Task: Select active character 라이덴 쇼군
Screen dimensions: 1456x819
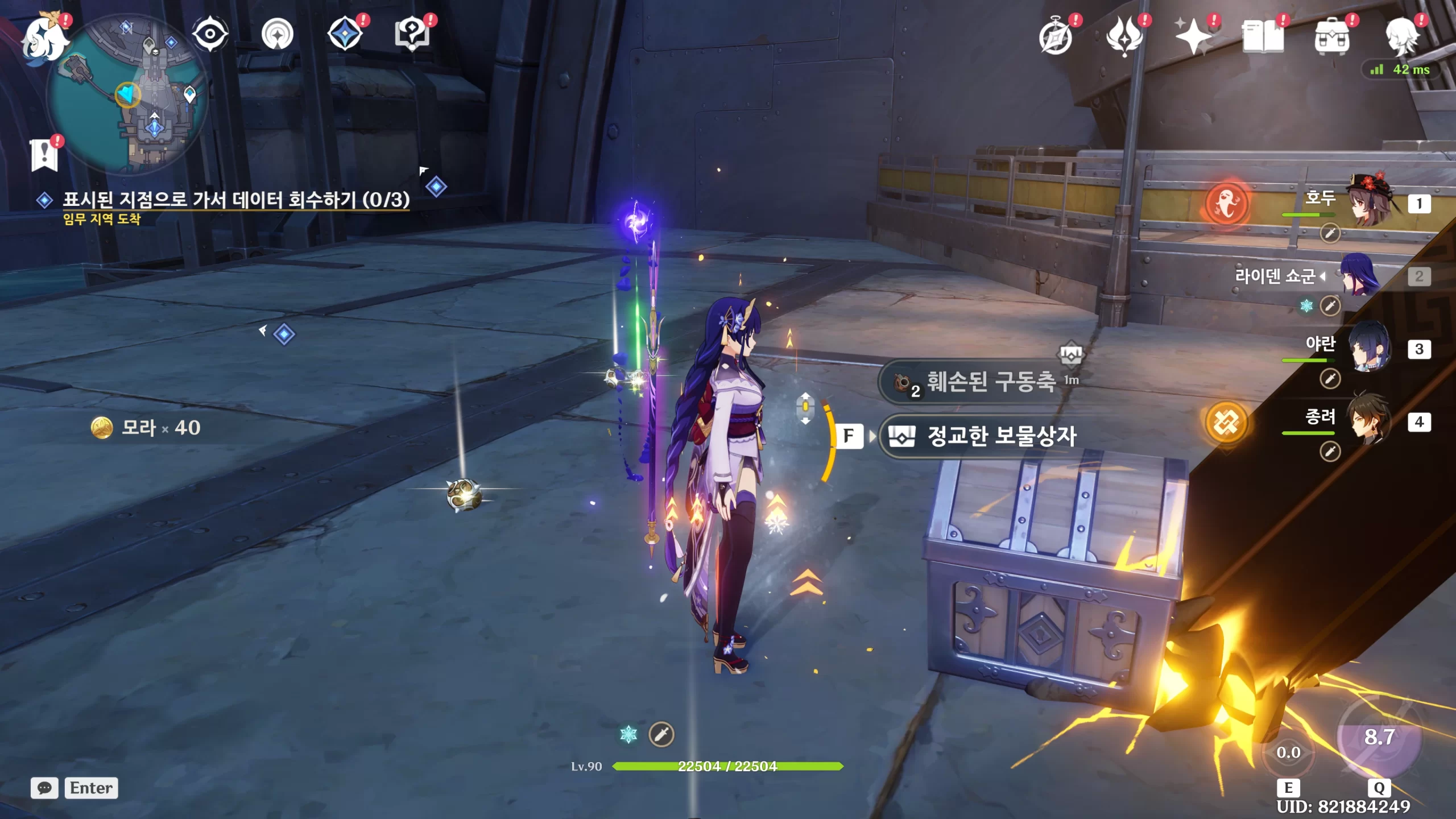Action: (x=1359, y=276)
